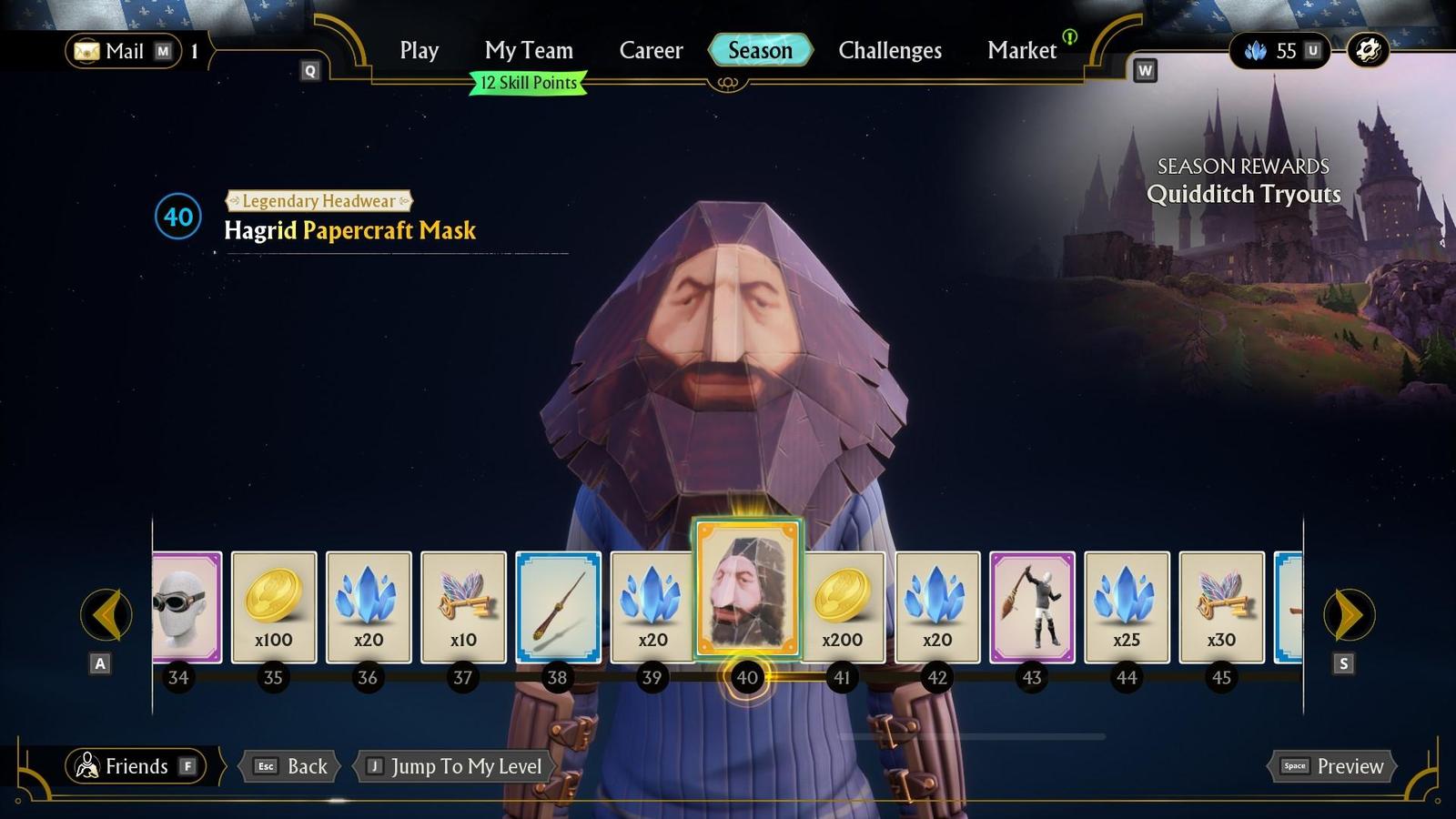Click Jump To My Level
Viewport: 1456px width, 819px height.
[x=452, y=766]
